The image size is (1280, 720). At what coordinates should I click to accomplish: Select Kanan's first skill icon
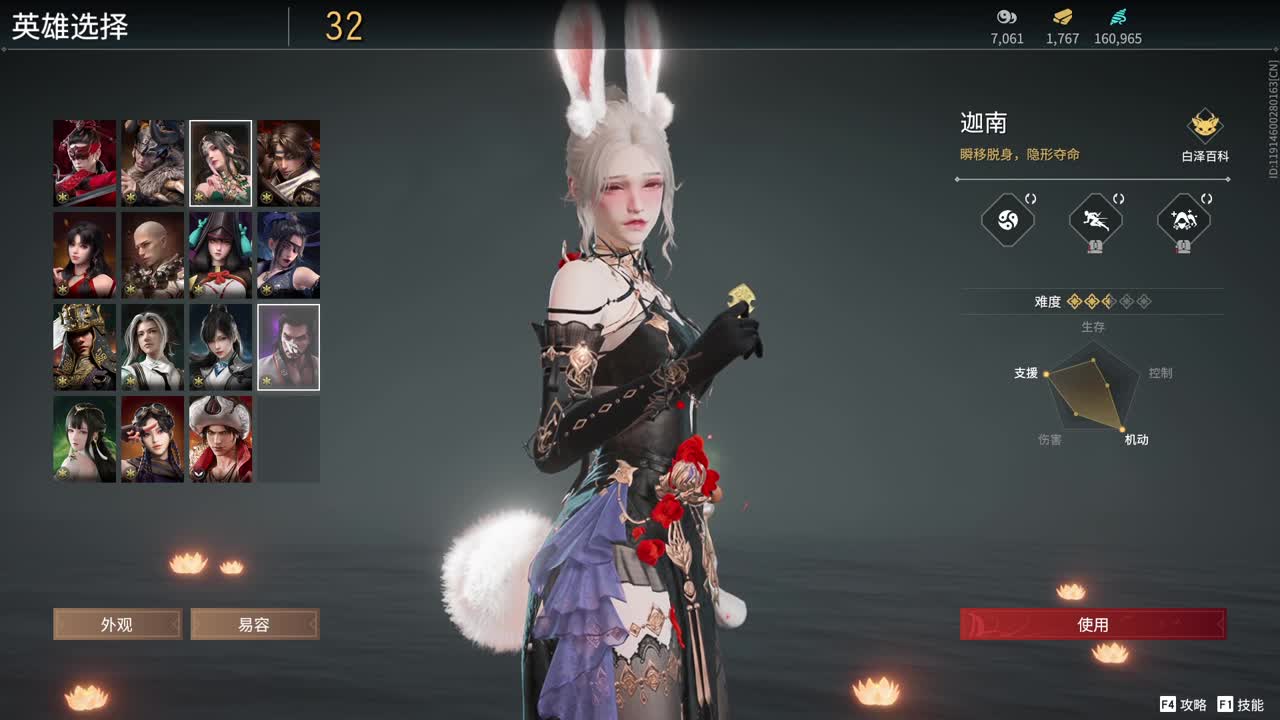coord(1006,220)
